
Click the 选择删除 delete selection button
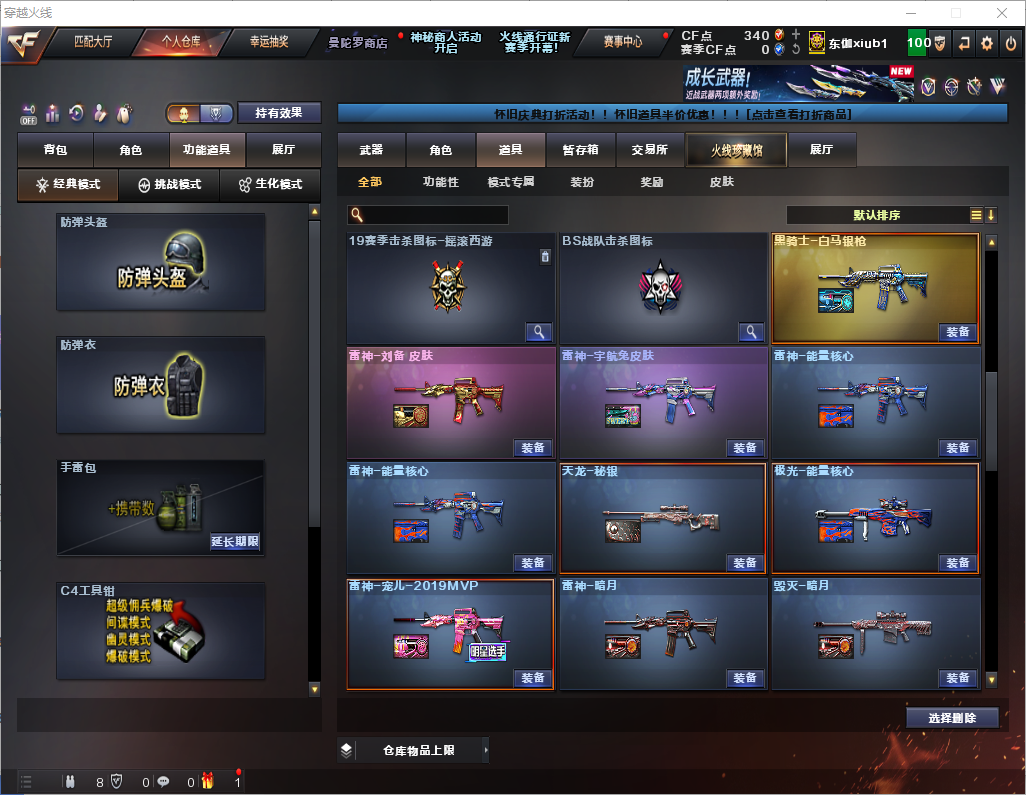tap(952, 718)
